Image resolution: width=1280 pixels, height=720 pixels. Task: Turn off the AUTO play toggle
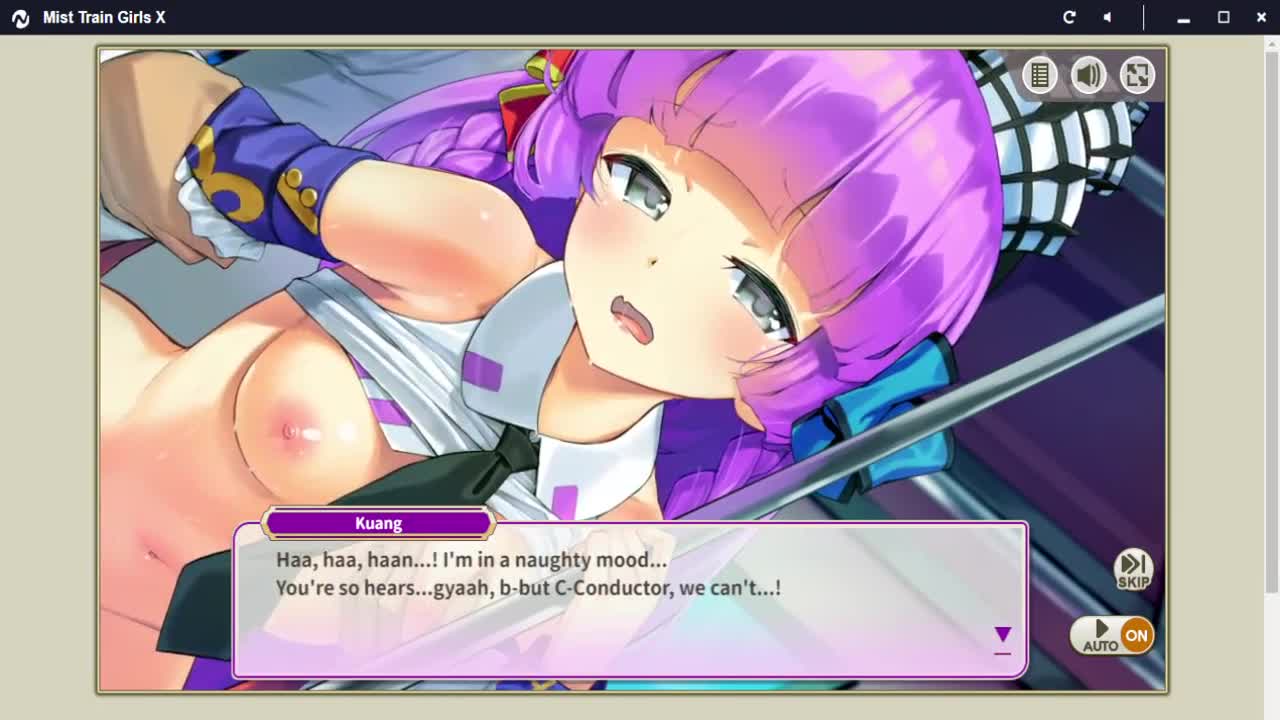coord(1112,635)
